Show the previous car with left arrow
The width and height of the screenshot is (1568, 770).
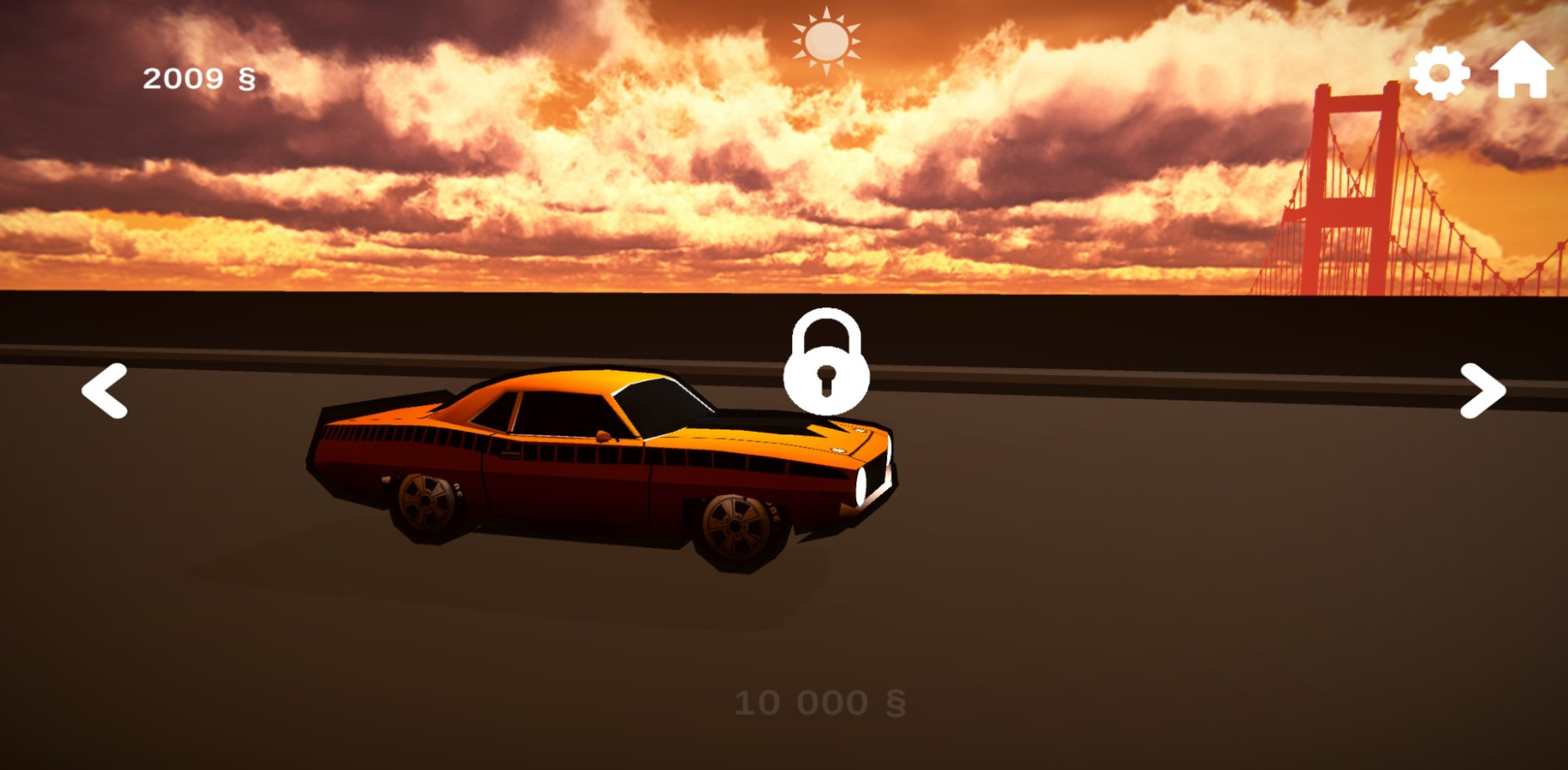click(x=104, y=391)
